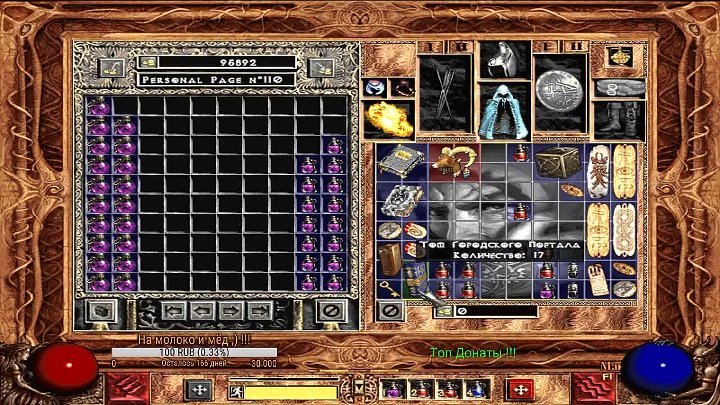Go to the previous stash page
This screenshot has height=405, width=720.
(202, 311)
